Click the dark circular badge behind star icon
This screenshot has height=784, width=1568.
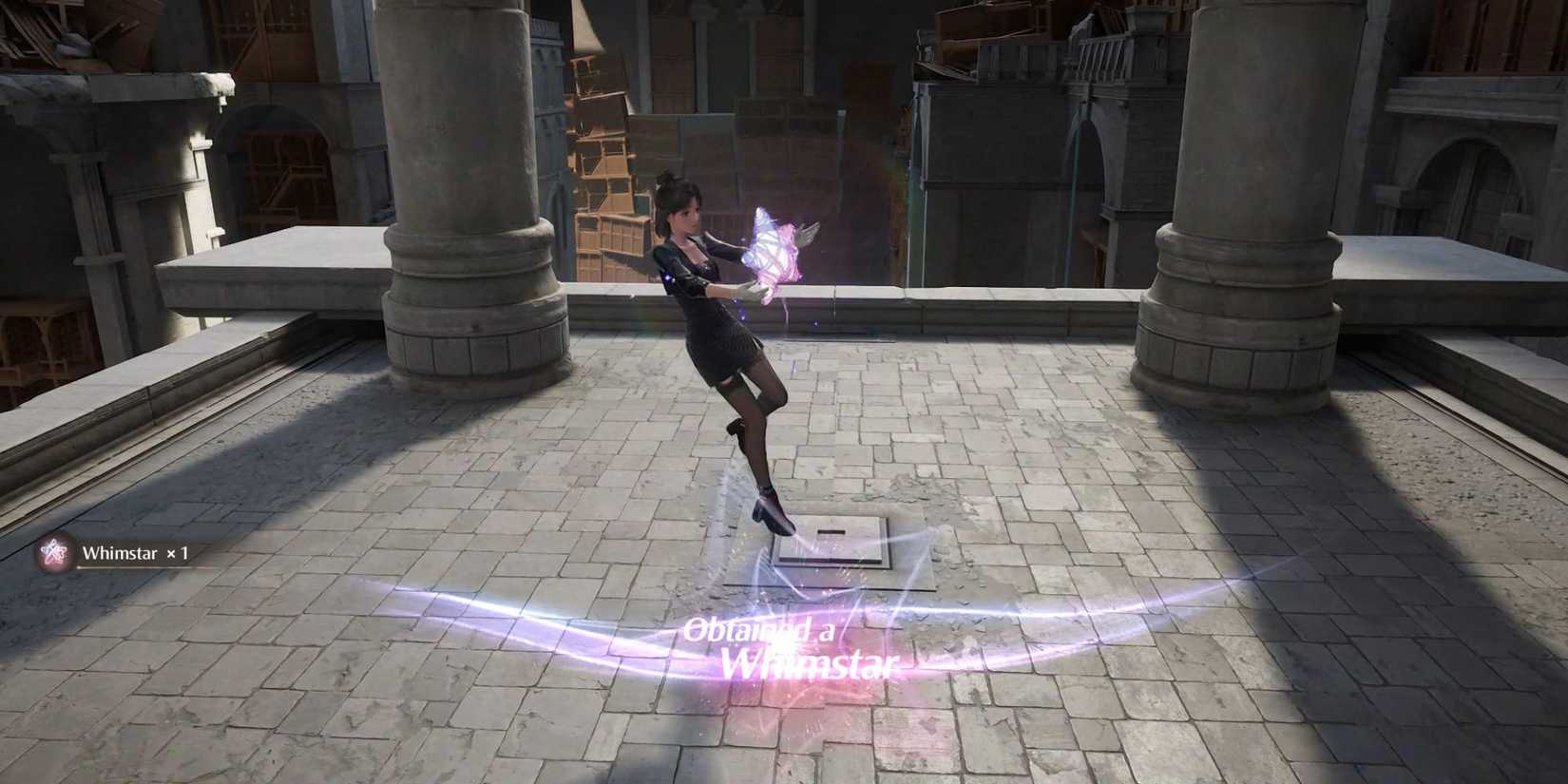click(55, 551)
